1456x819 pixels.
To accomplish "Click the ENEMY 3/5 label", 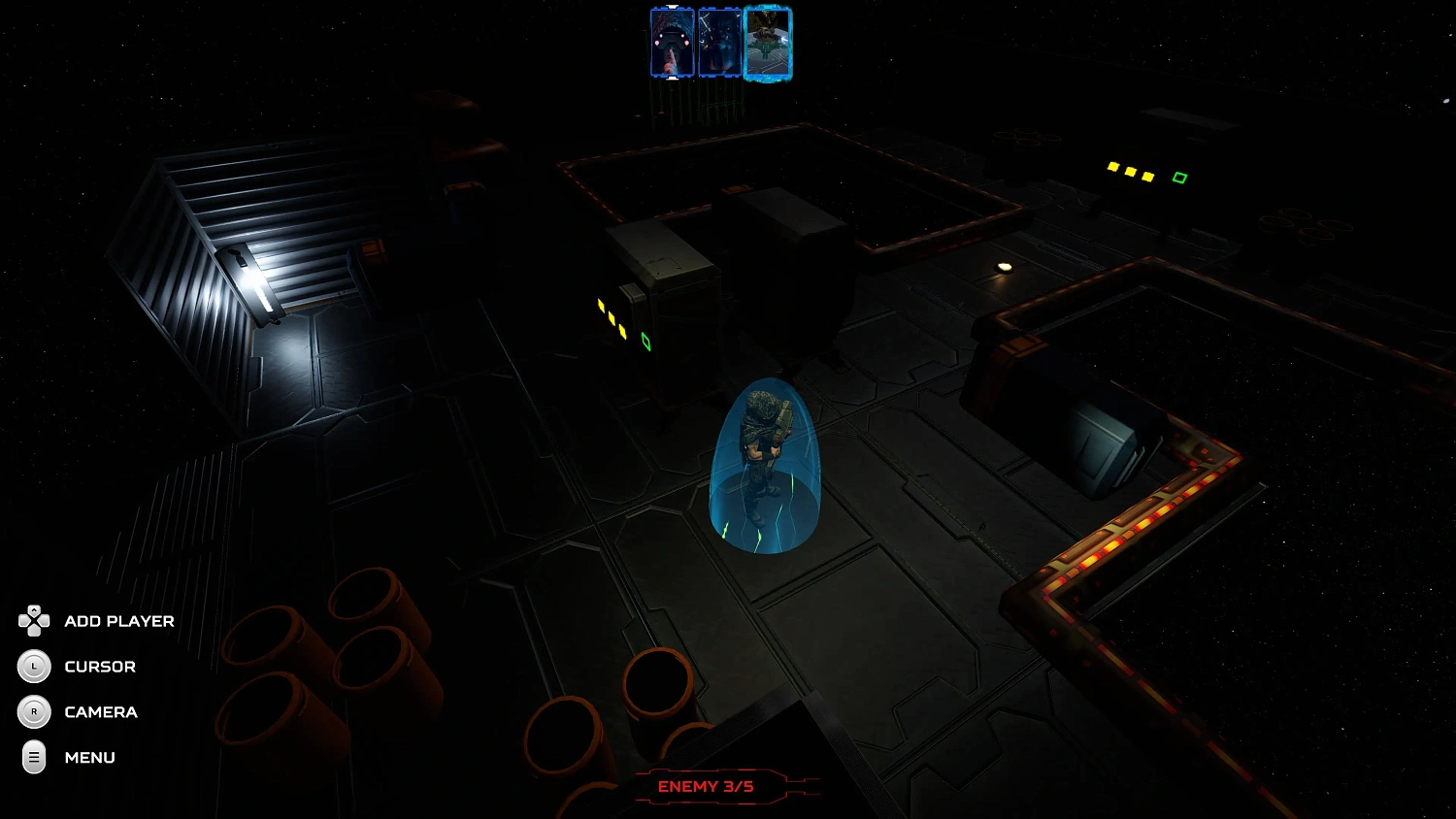I will pyautogui.click(x=706, y=786).
